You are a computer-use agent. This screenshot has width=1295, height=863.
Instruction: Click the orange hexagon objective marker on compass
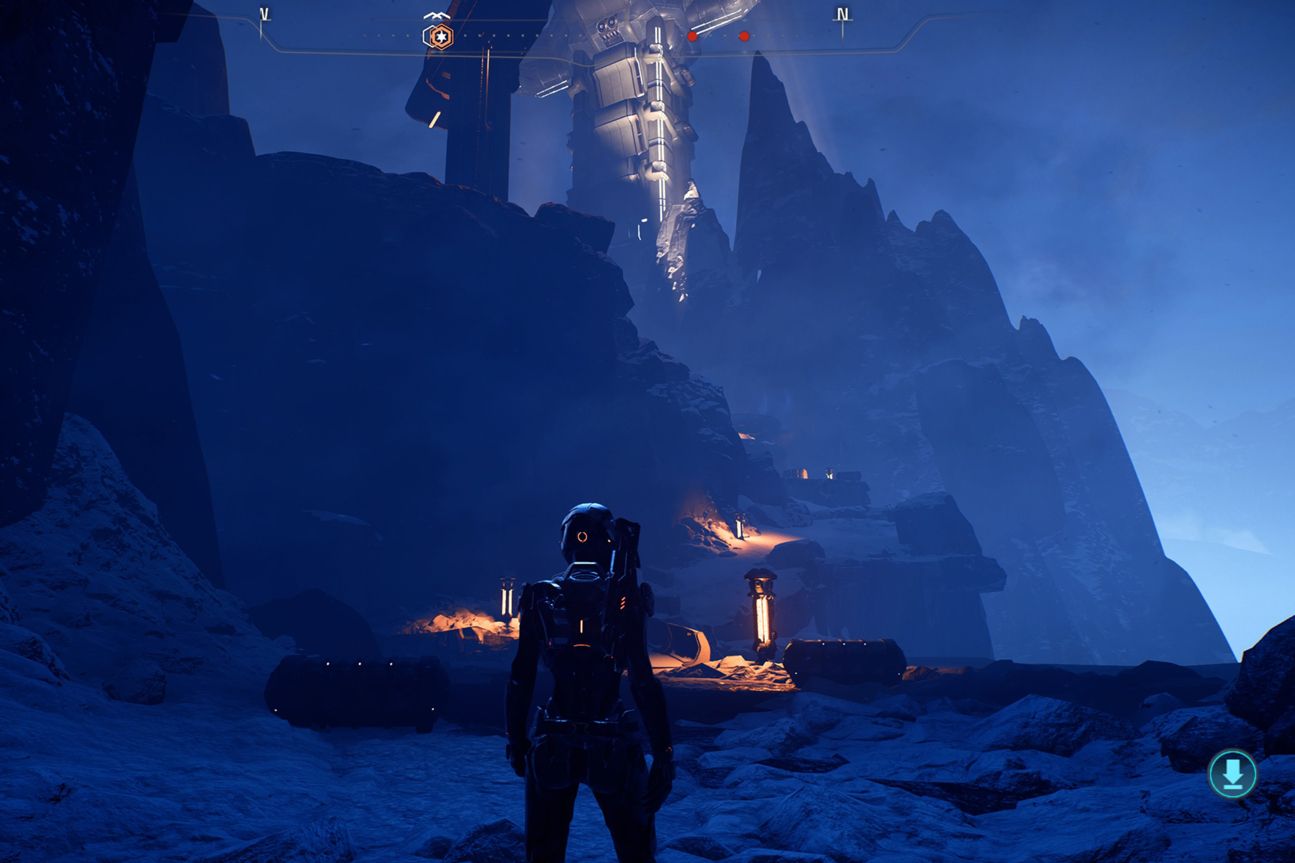pos(438,37)
